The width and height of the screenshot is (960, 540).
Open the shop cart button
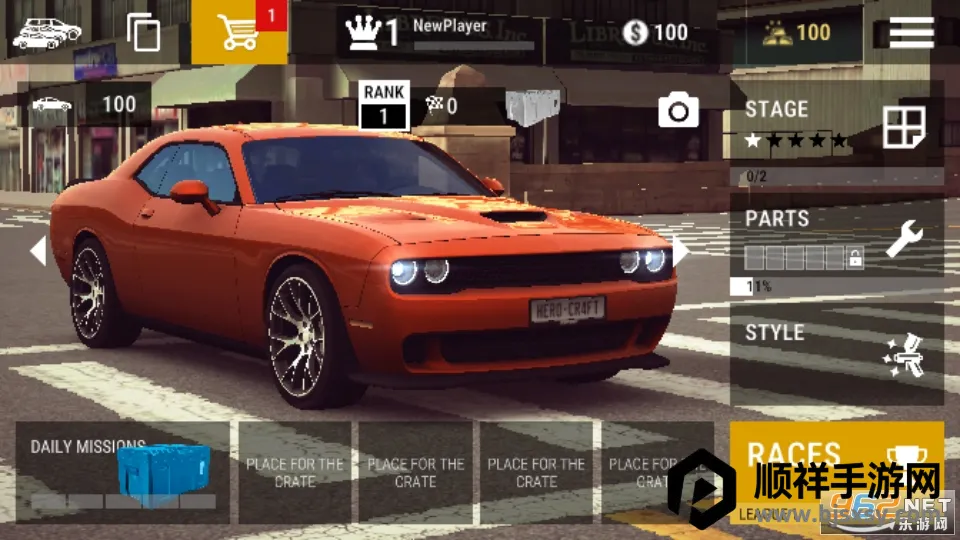tap(239, 32)
